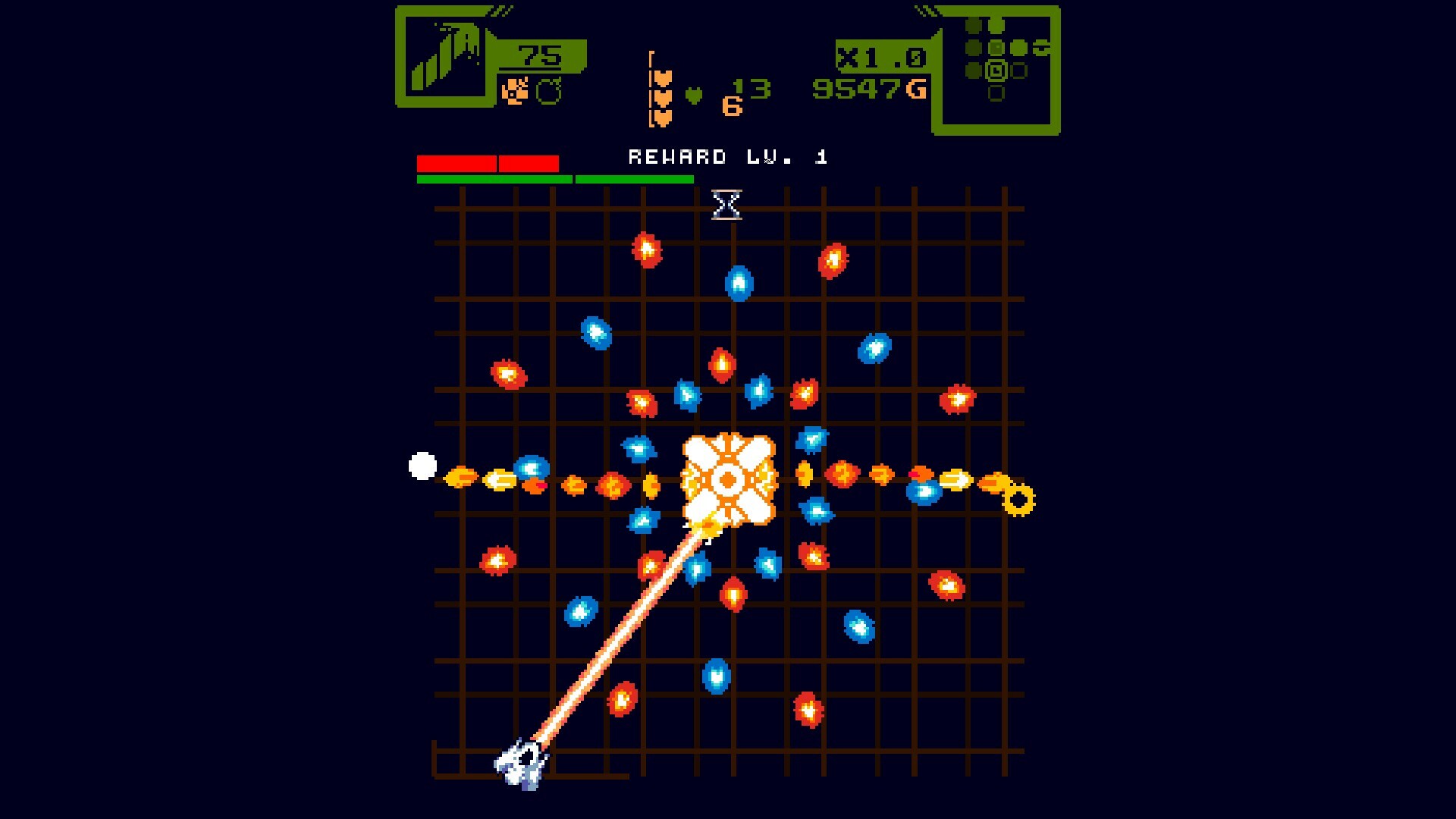
Task: Click the green heart icon next to the counter
Action: (692, 96)
